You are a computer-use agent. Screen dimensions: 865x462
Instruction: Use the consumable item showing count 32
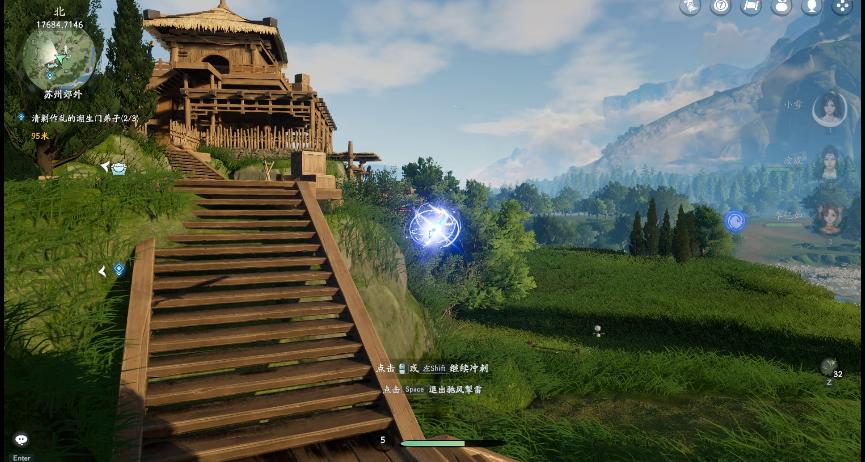click(x=829, y=367)
